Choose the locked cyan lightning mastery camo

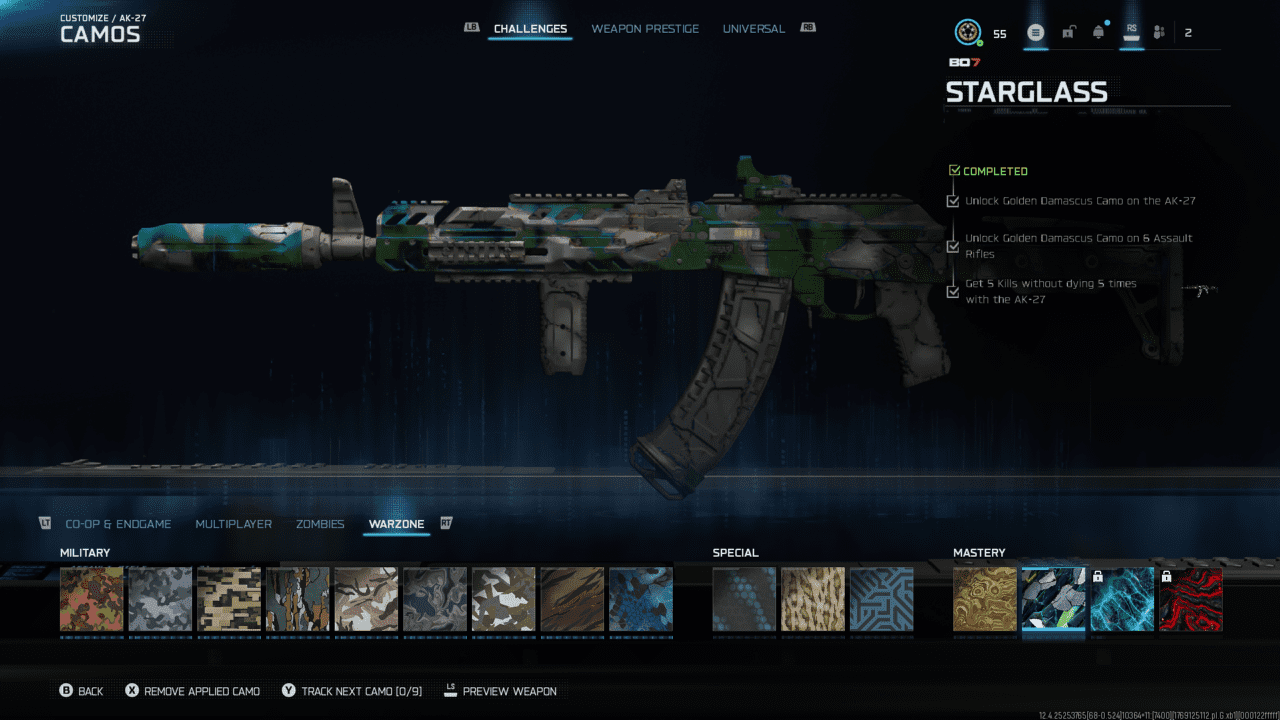1122,599
